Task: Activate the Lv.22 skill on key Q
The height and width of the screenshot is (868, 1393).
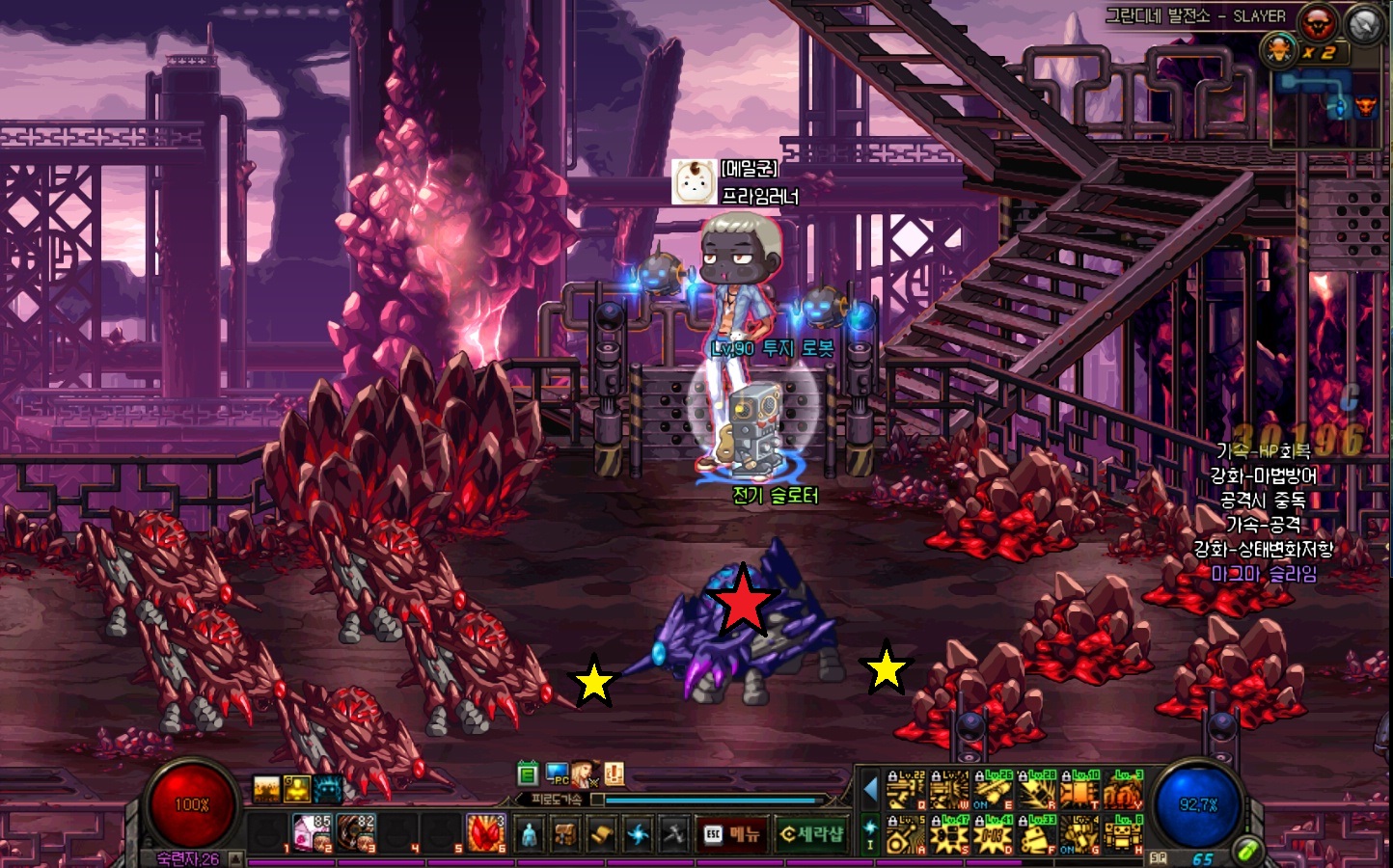Action: pyautogui.click(x=906, y=791)
